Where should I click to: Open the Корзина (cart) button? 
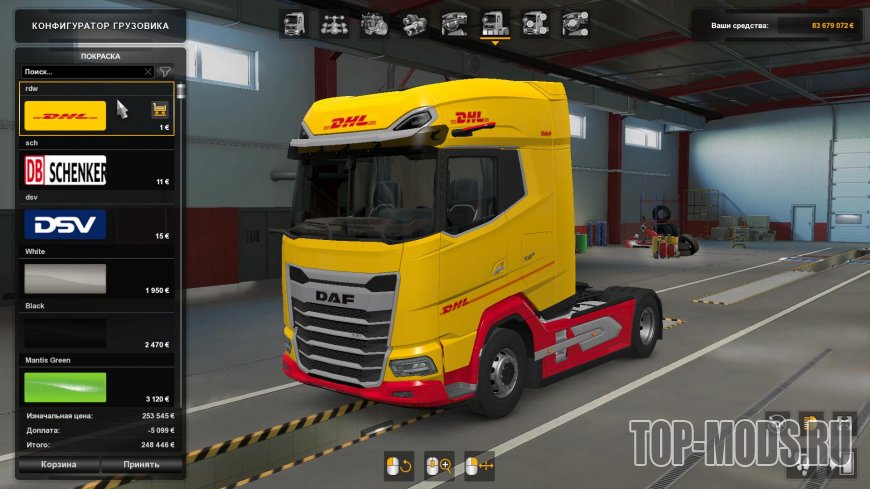tap(58, 465)
